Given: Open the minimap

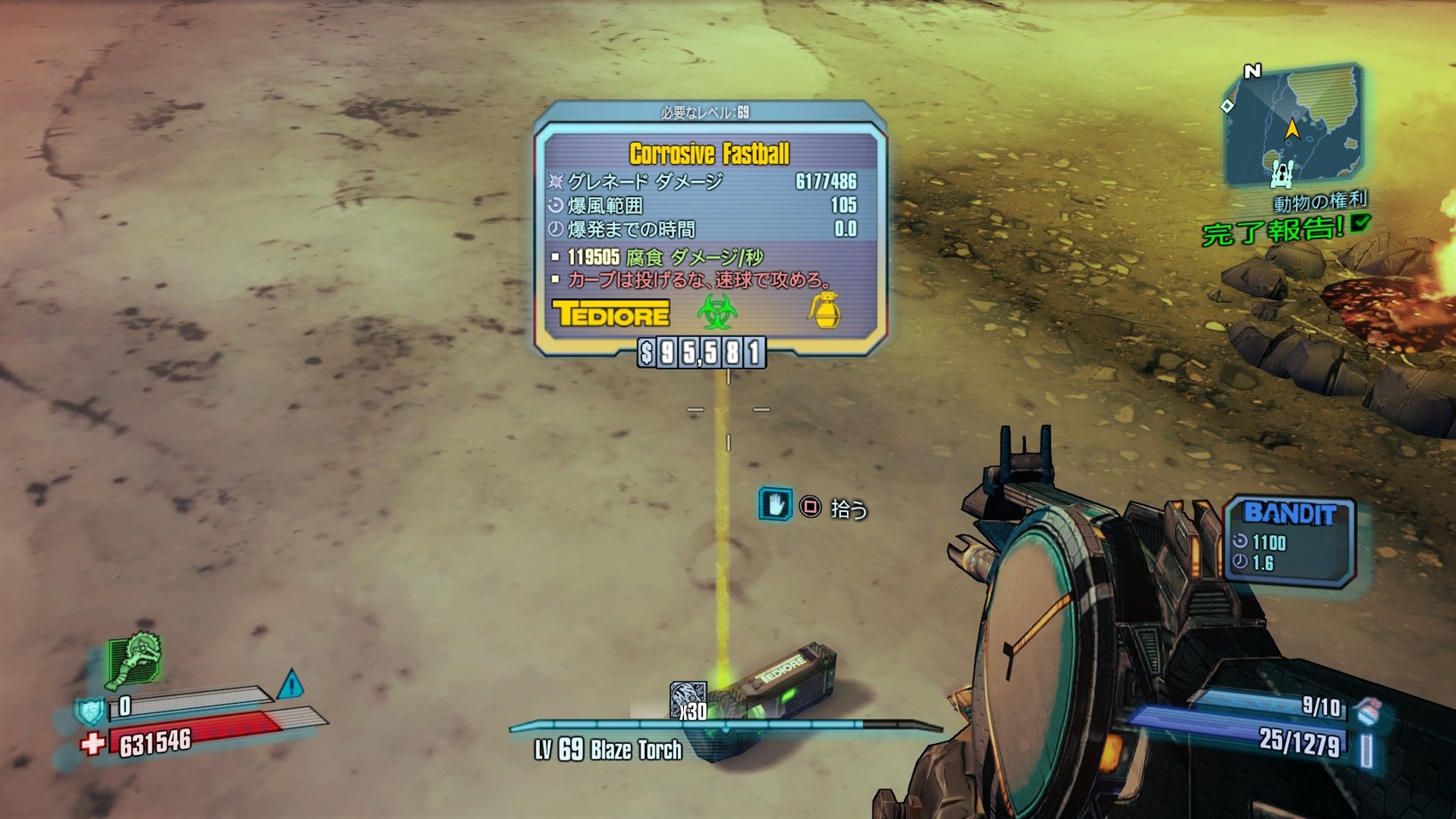Looking at the screenshot, I should [1291, 126].
